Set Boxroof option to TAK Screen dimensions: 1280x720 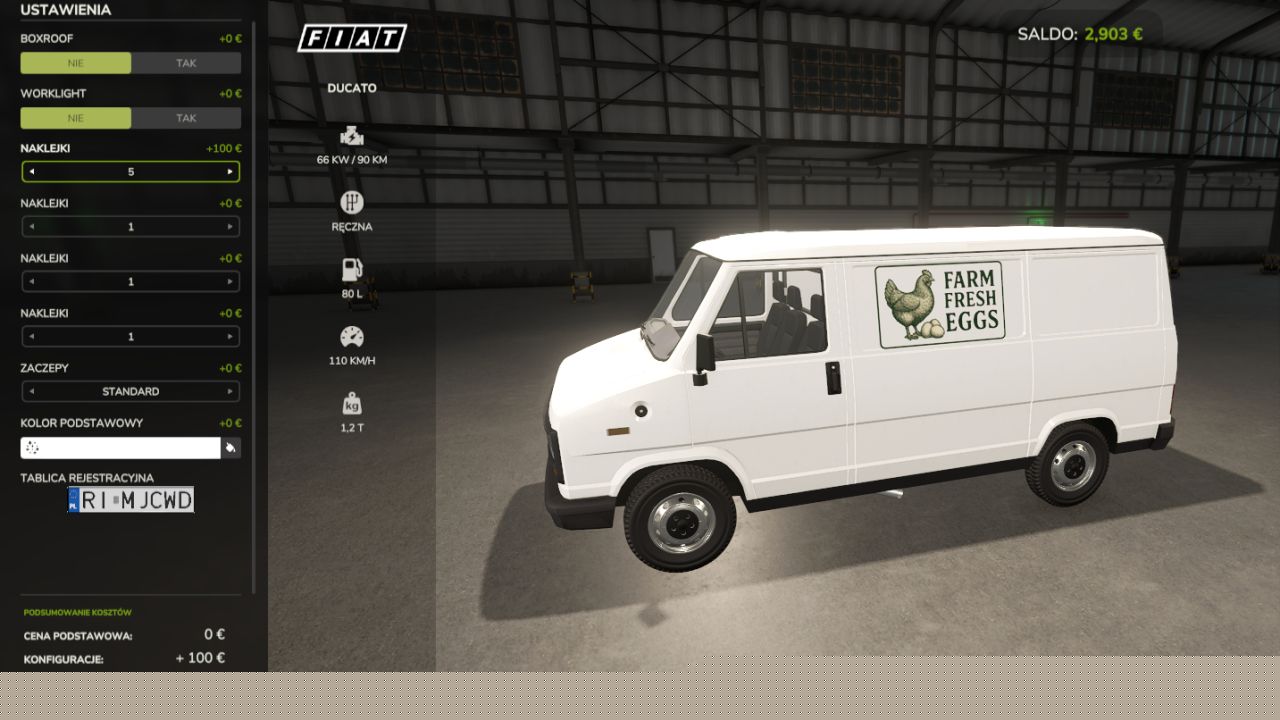point(186,63)
